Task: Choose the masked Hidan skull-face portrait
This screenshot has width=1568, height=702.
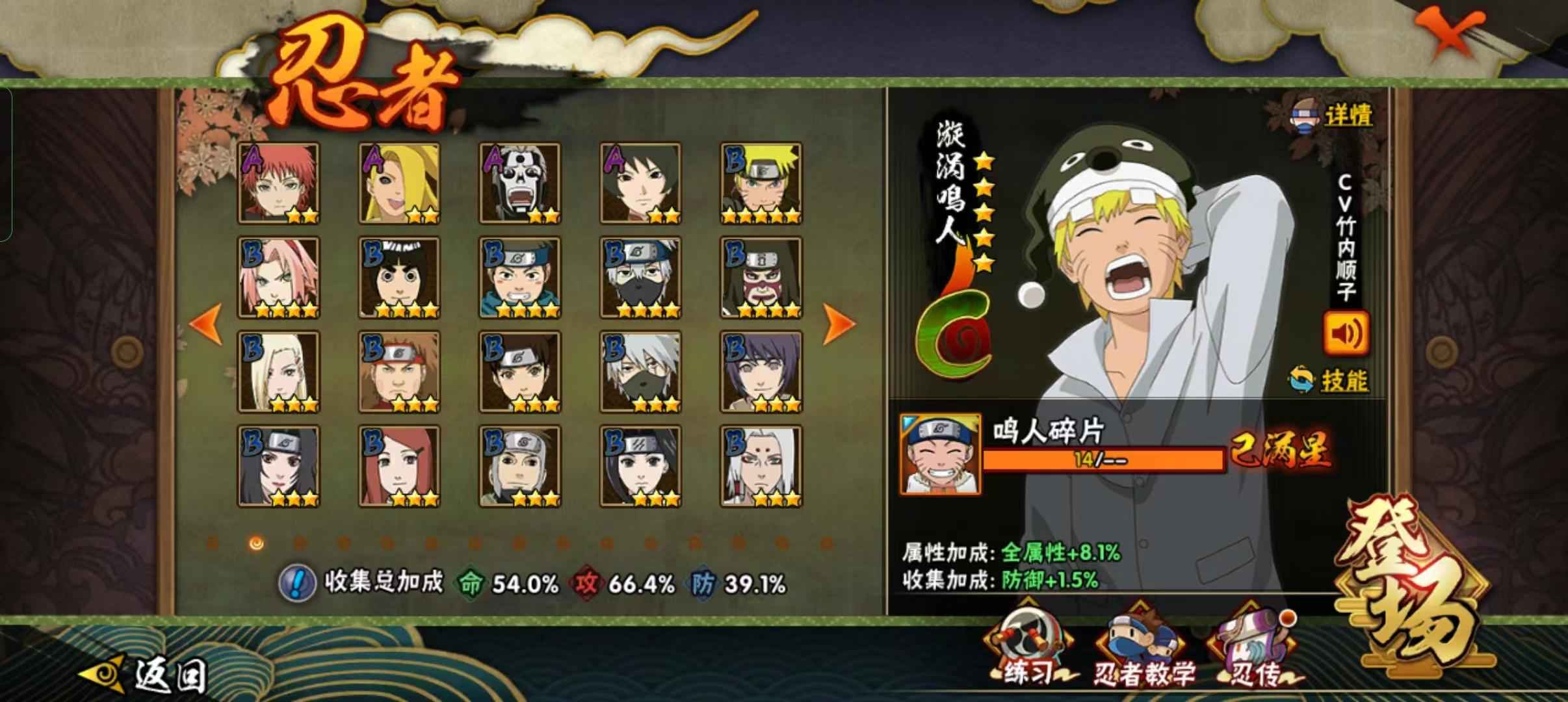Action: pyautogui.click(x=519, y=183)
